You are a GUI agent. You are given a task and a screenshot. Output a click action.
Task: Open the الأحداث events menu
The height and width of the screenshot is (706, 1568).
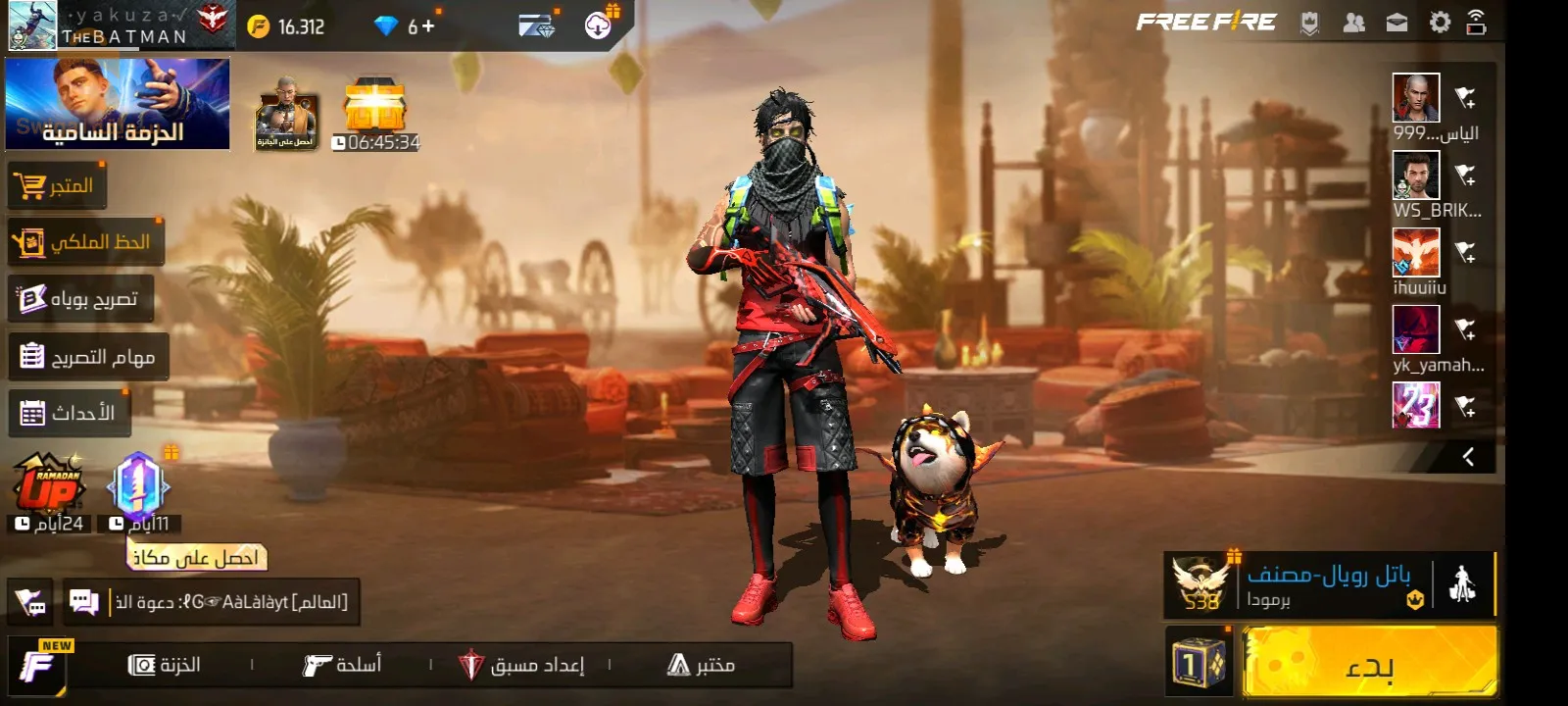pos(69,413)
